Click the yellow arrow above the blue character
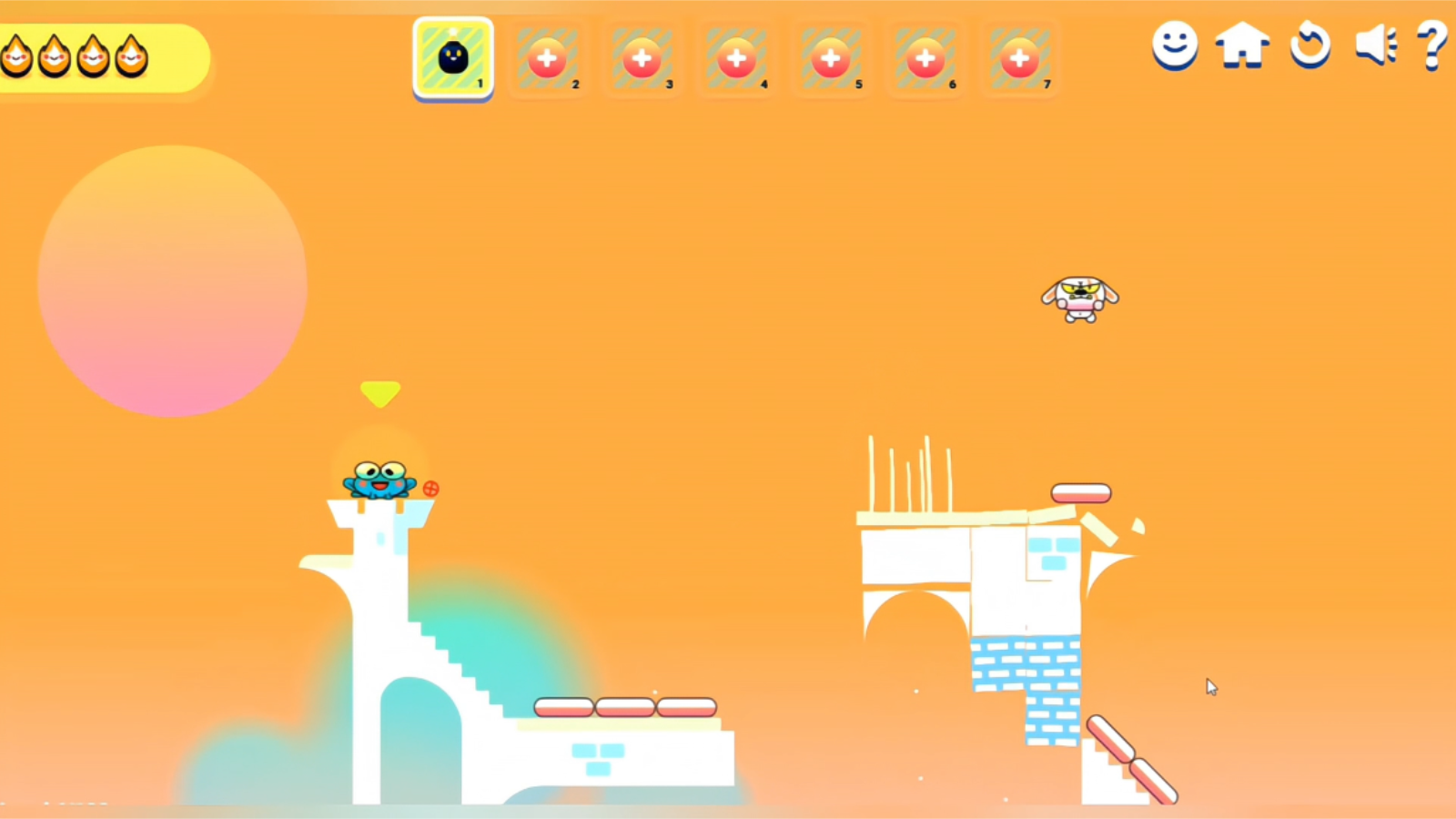This screenshot has height=819, width=1456. 381,393
